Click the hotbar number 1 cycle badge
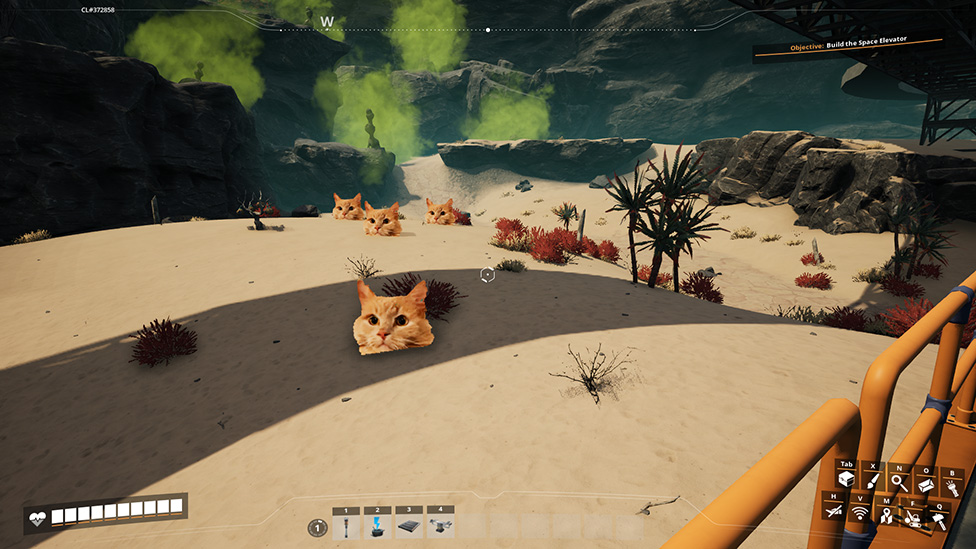Viewport: 976px width, 549px height. [316, 527]
